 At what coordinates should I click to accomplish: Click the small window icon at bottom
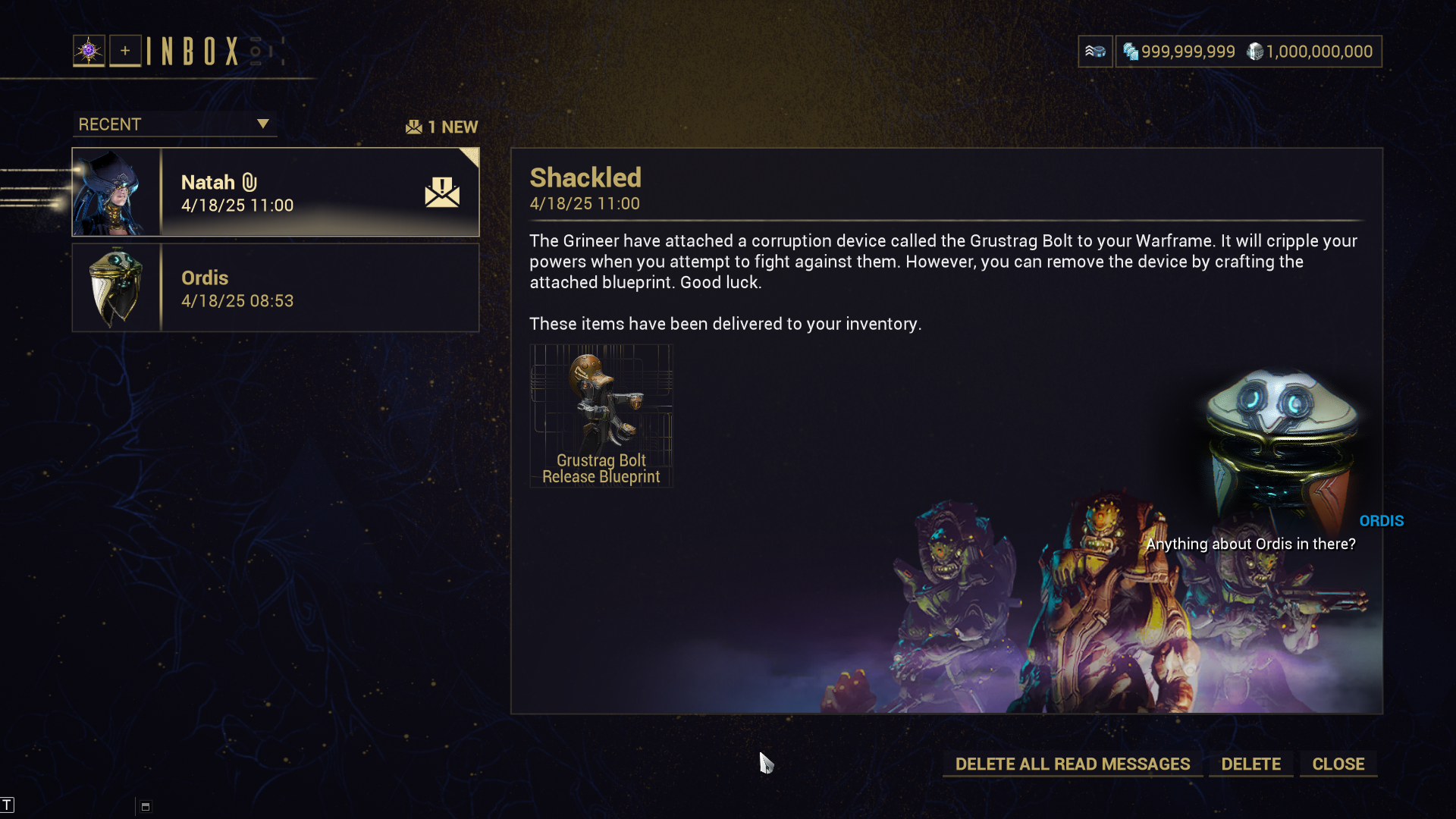click(146, 807)
